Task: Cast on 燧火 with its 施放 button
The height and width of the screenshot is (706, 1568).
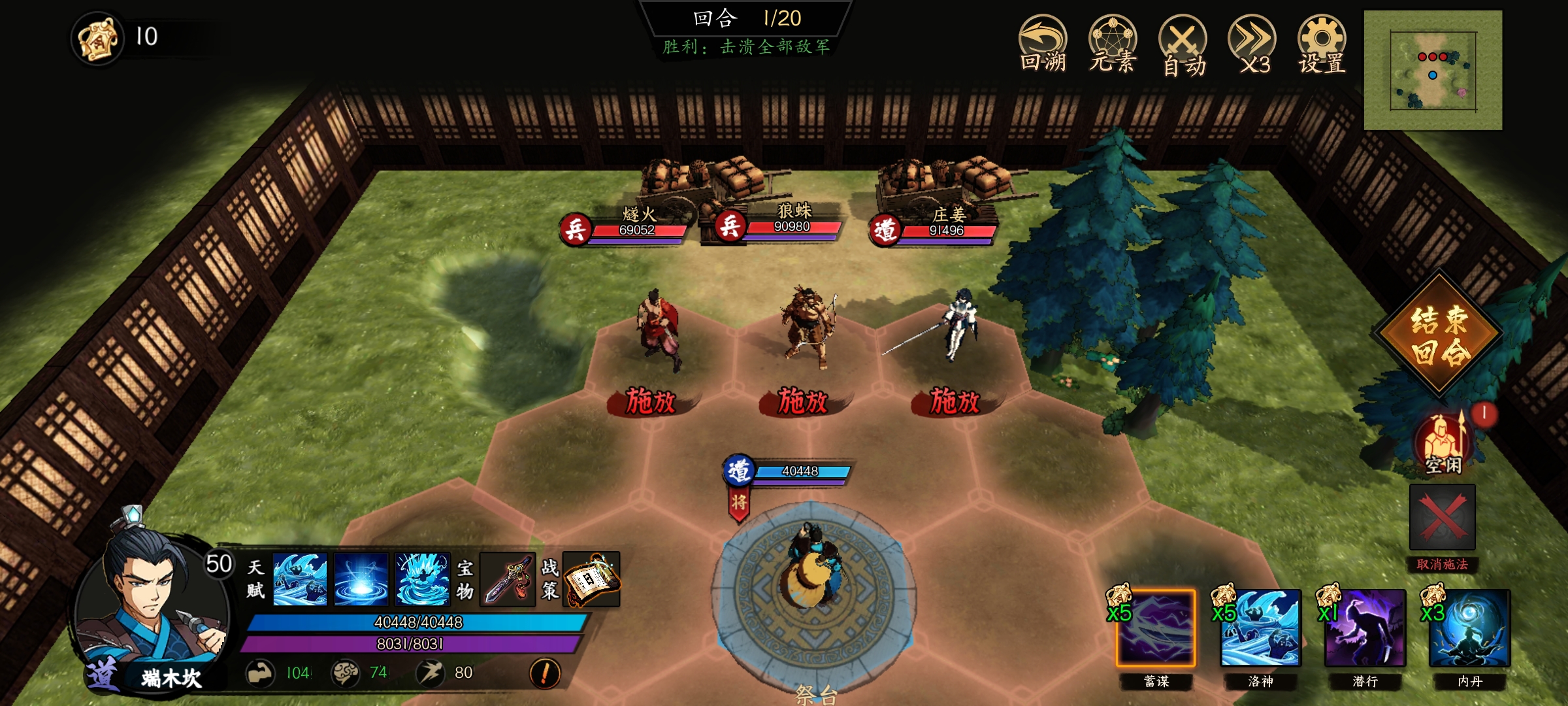Action: coord(651,401)
